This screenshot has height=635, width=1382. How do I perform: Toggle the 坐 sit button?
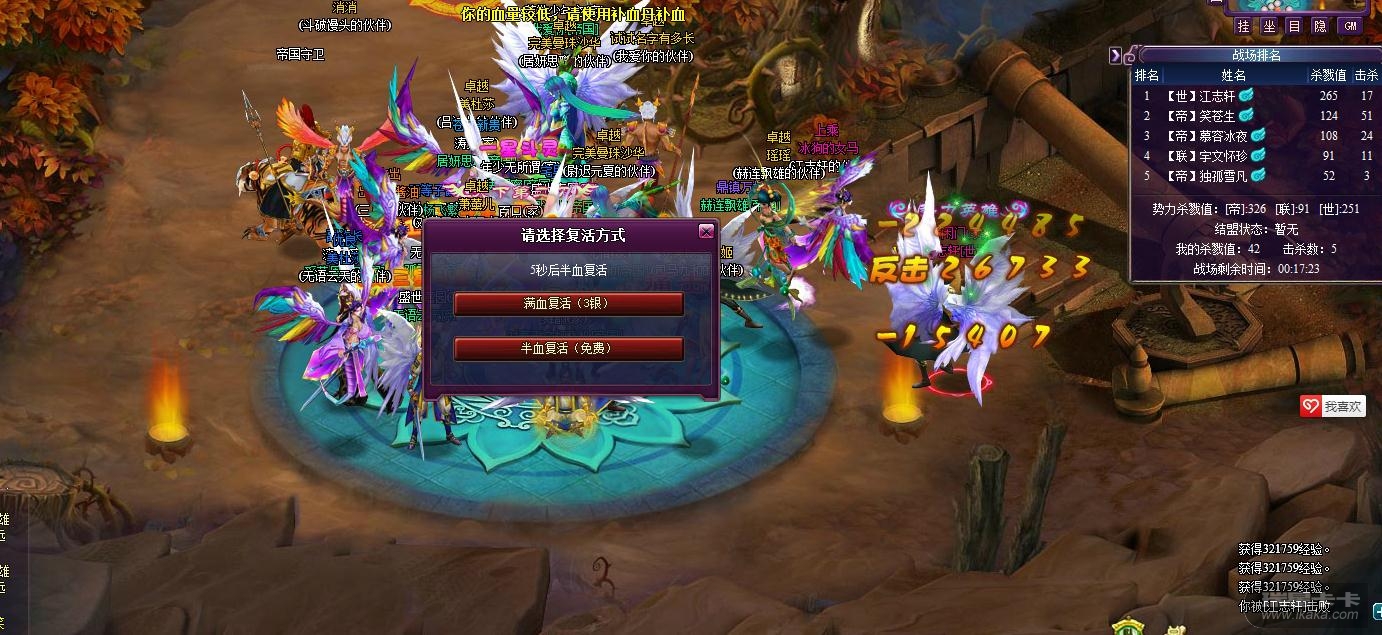pyautogui.click(x=1269, y=26)
